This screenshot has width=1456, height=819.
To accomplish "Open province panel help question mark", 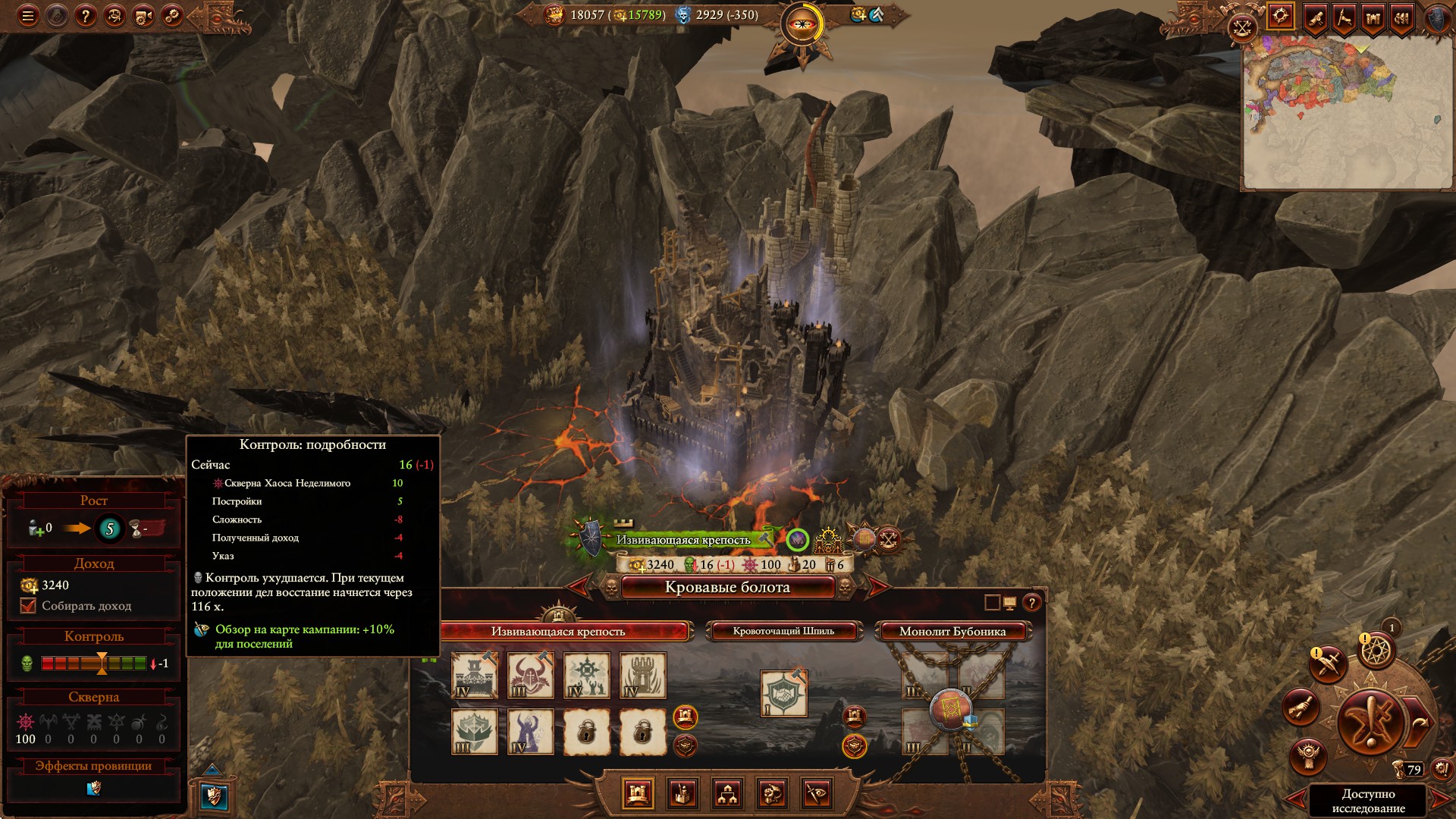I will click(1031, 603).
